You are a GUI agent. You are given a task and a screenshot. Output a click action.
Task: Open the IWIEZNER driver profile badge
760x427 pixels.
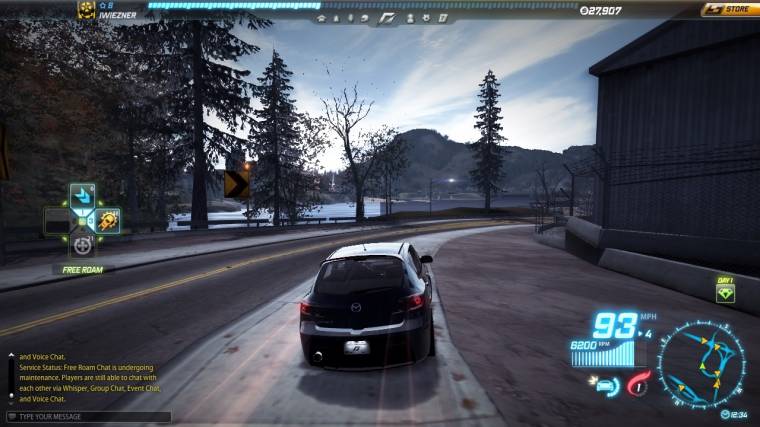(x=86, y=10)
